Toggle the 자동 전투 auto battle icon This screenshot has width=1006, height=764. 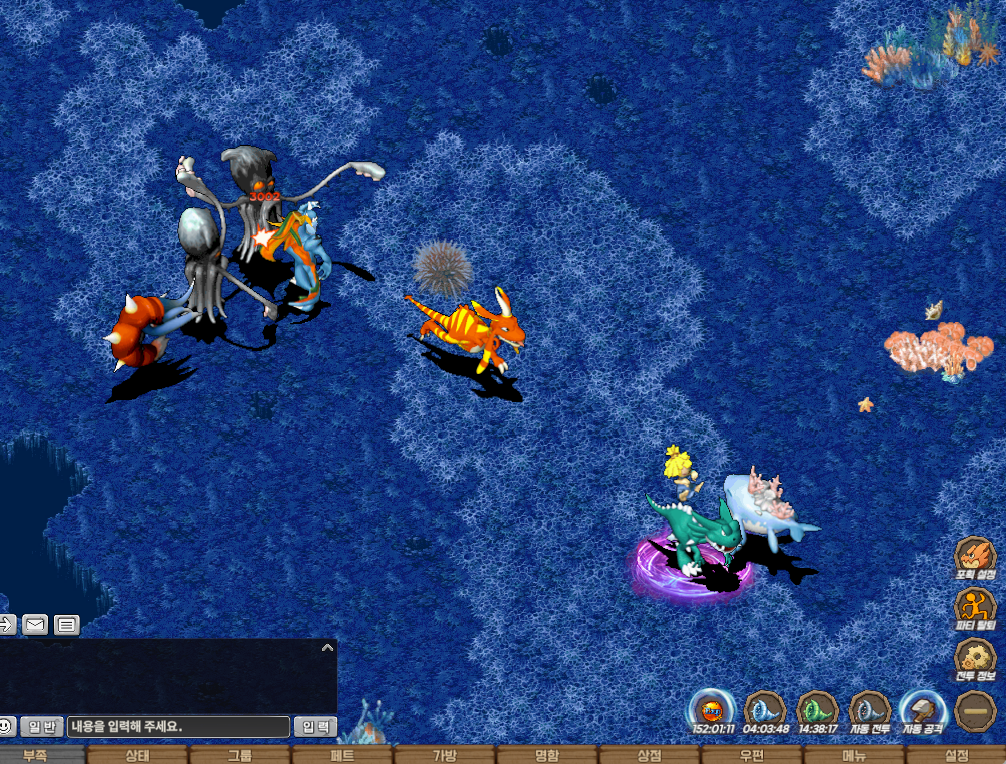pos(869,710)
